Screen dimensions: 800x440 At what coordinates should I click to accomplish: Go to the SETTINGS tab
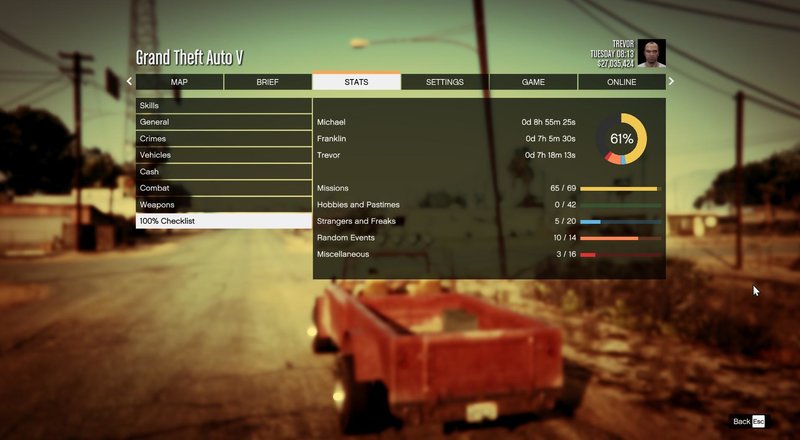pyautogui.click(x=444, y=82)
